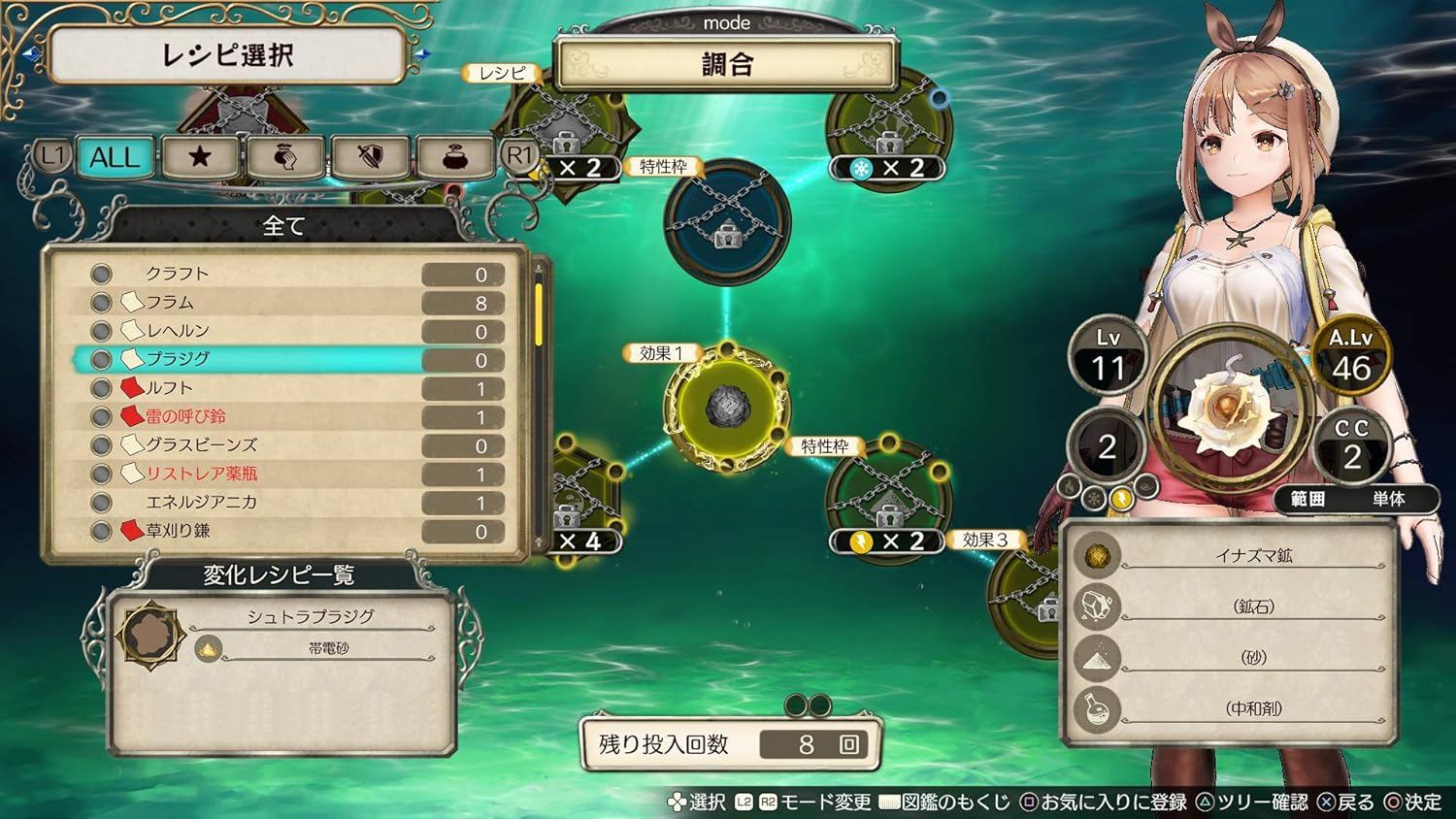Select シュトラプラジグ in 変化レシピ一覧
The image size is (1456, 819).
tap(311, 614)
